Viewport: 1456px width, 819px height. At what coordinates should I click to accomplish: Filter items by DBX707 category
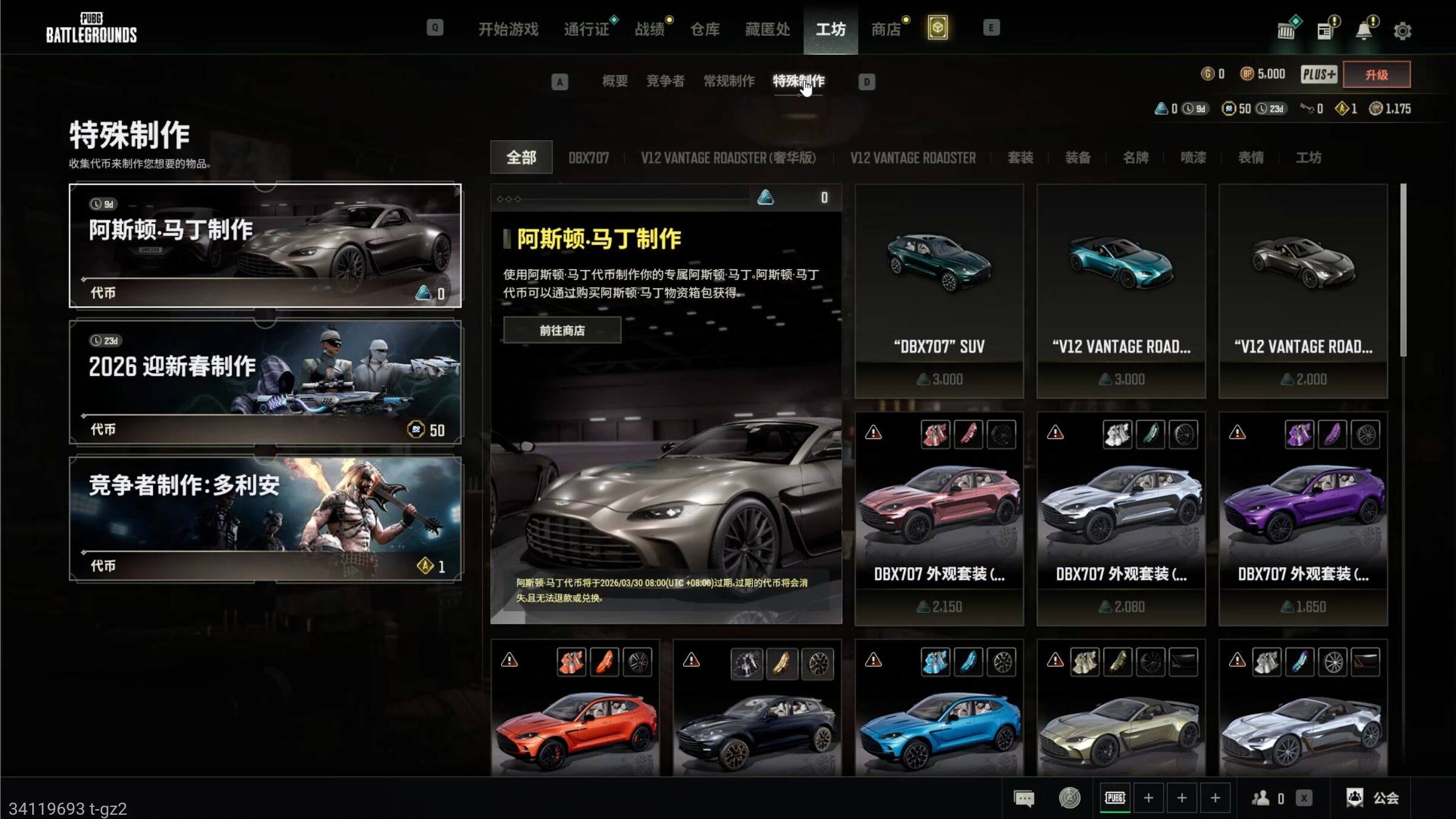pyautogui.click(x=588, y=158)
